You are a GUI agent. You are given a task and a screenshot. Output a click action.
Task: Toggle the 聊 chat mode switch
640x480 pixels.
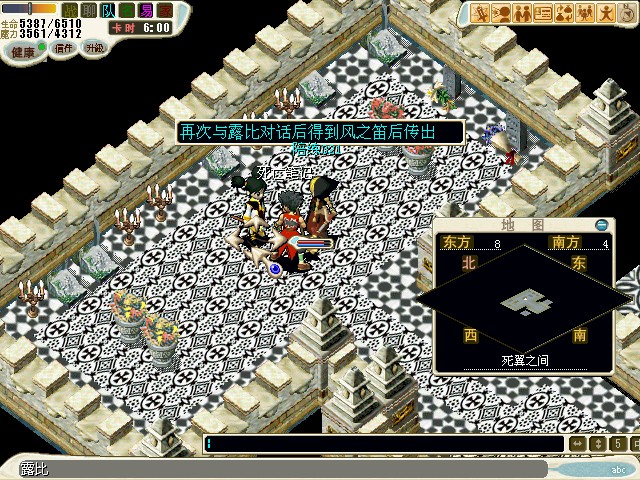point(91,9)
